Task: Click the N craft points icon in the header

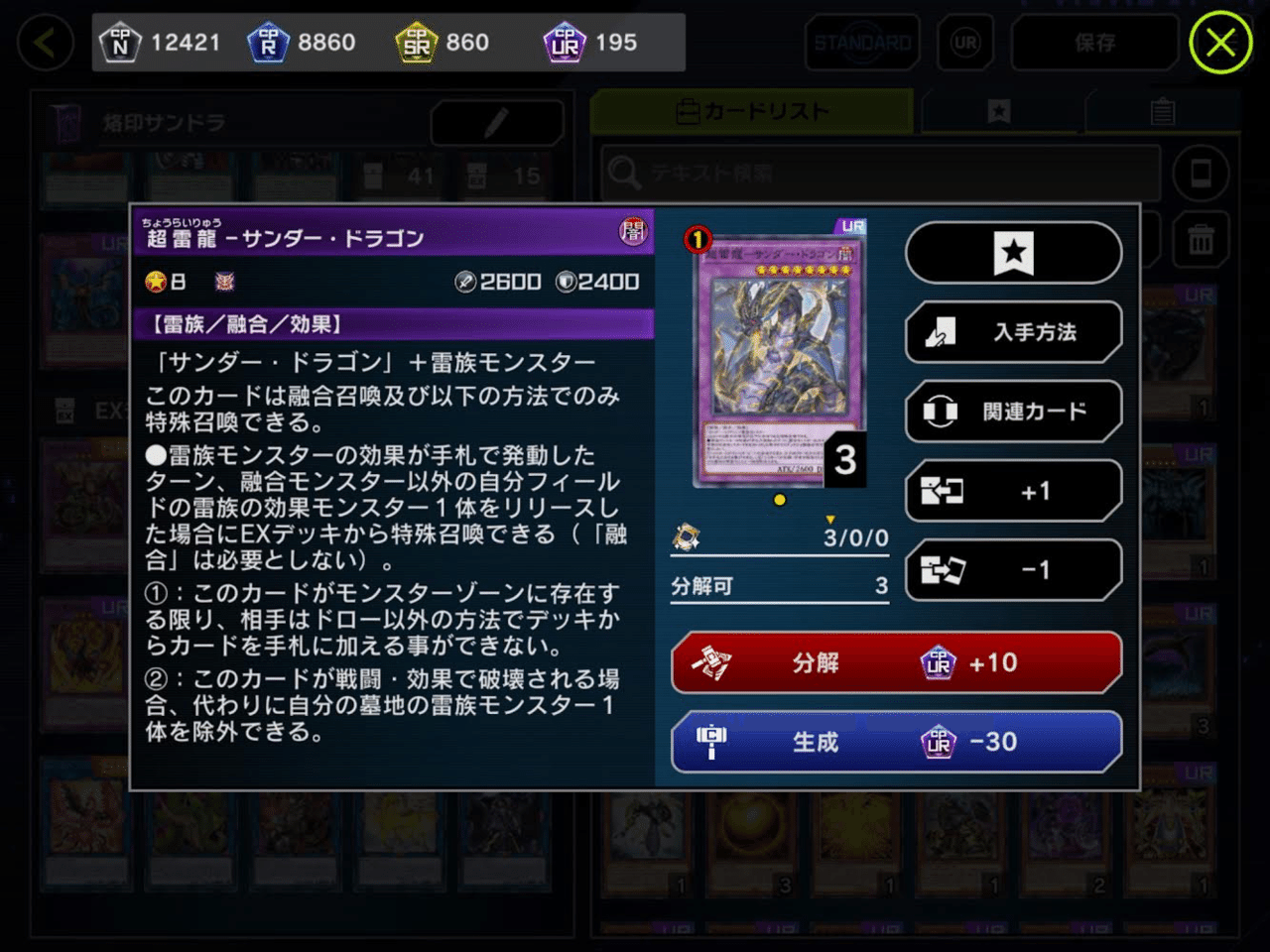Action: 121,42
